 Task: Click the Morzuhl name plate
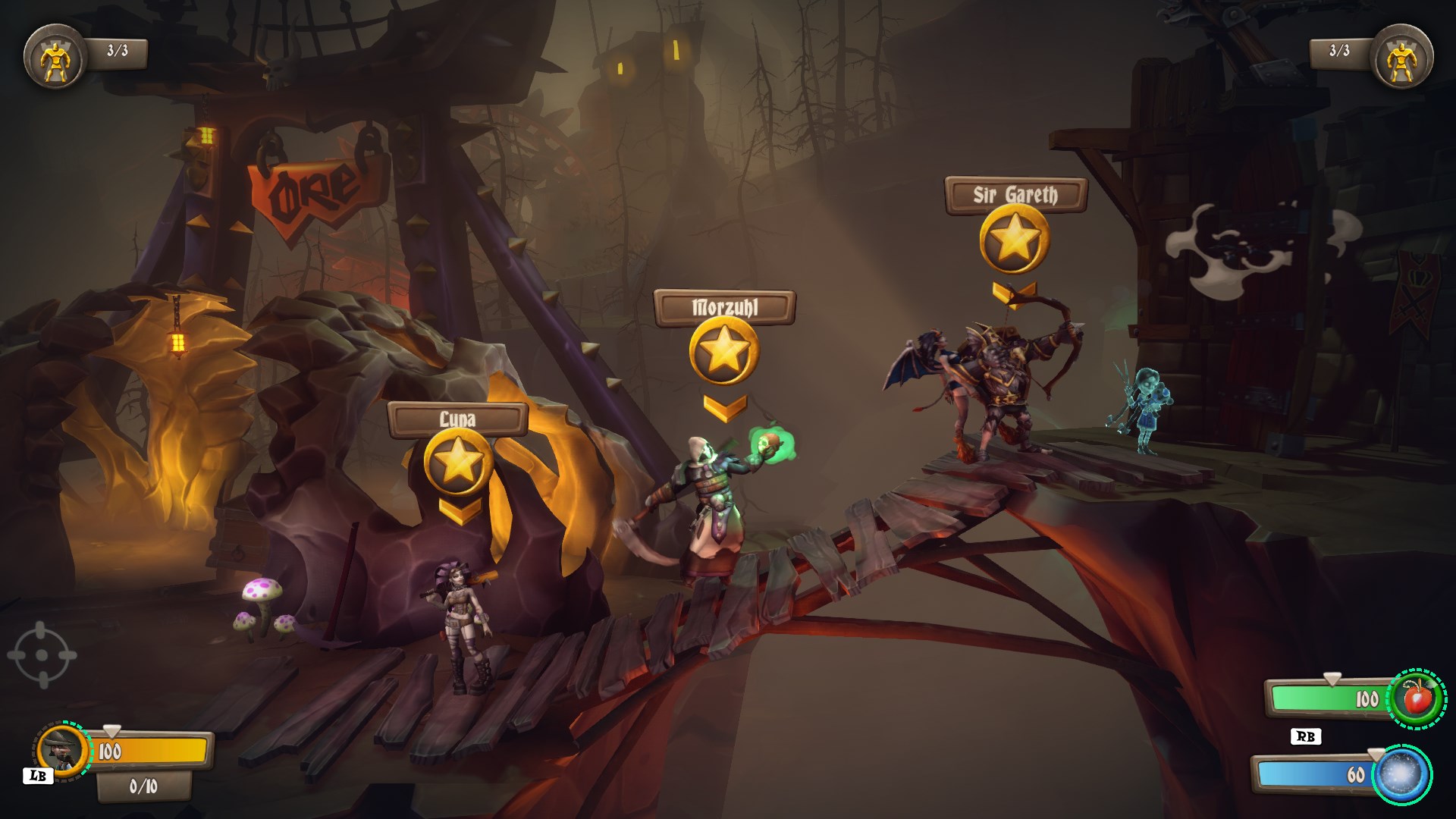[724, 308]
